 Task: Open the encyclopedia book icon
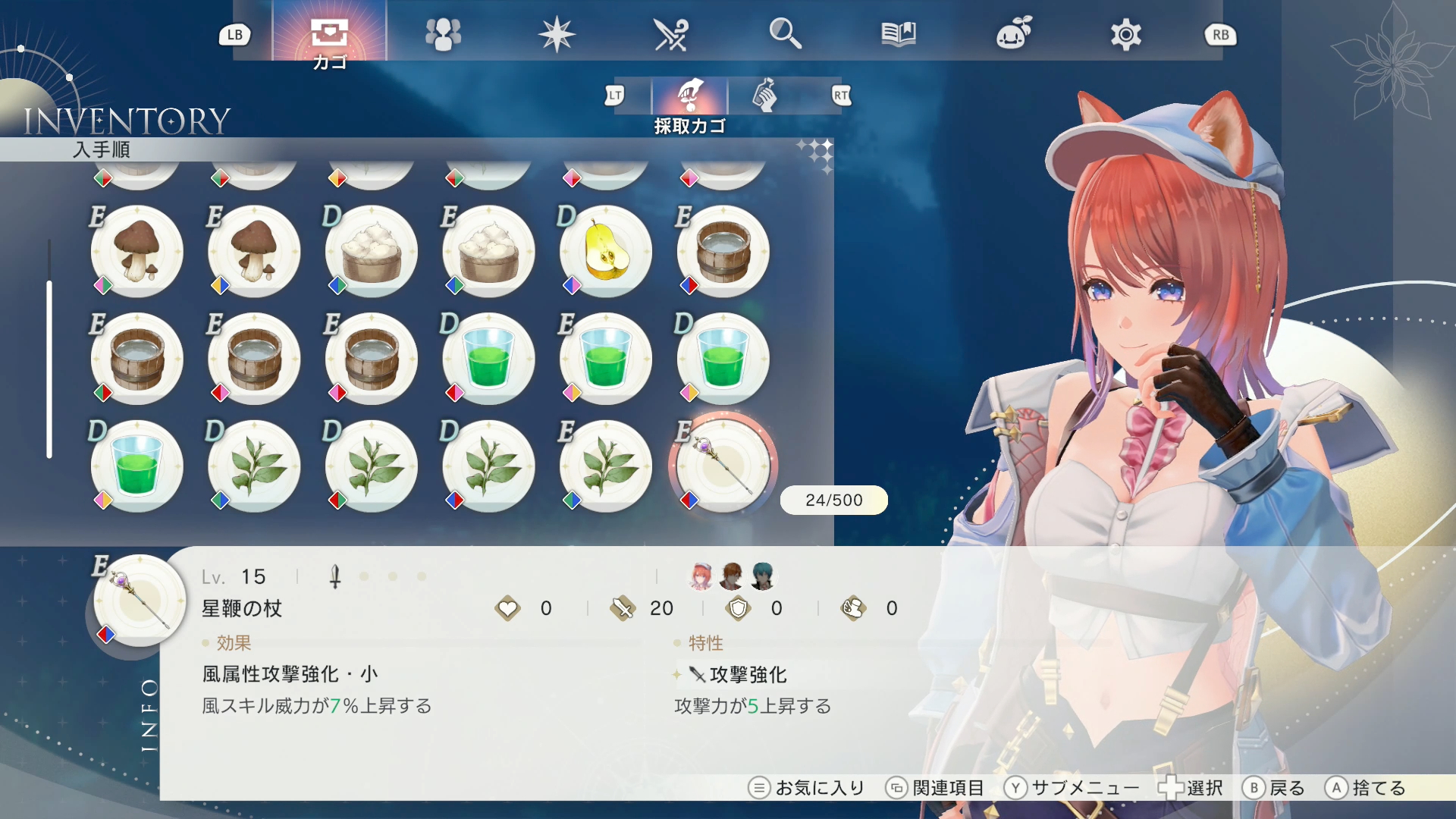point(899,33)
